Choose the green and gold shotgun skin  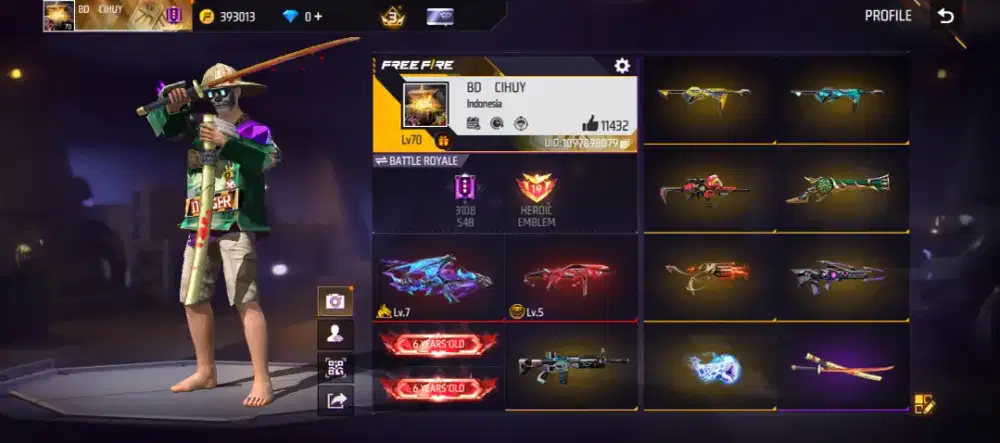pyautogui.click(x=836, y=187)
